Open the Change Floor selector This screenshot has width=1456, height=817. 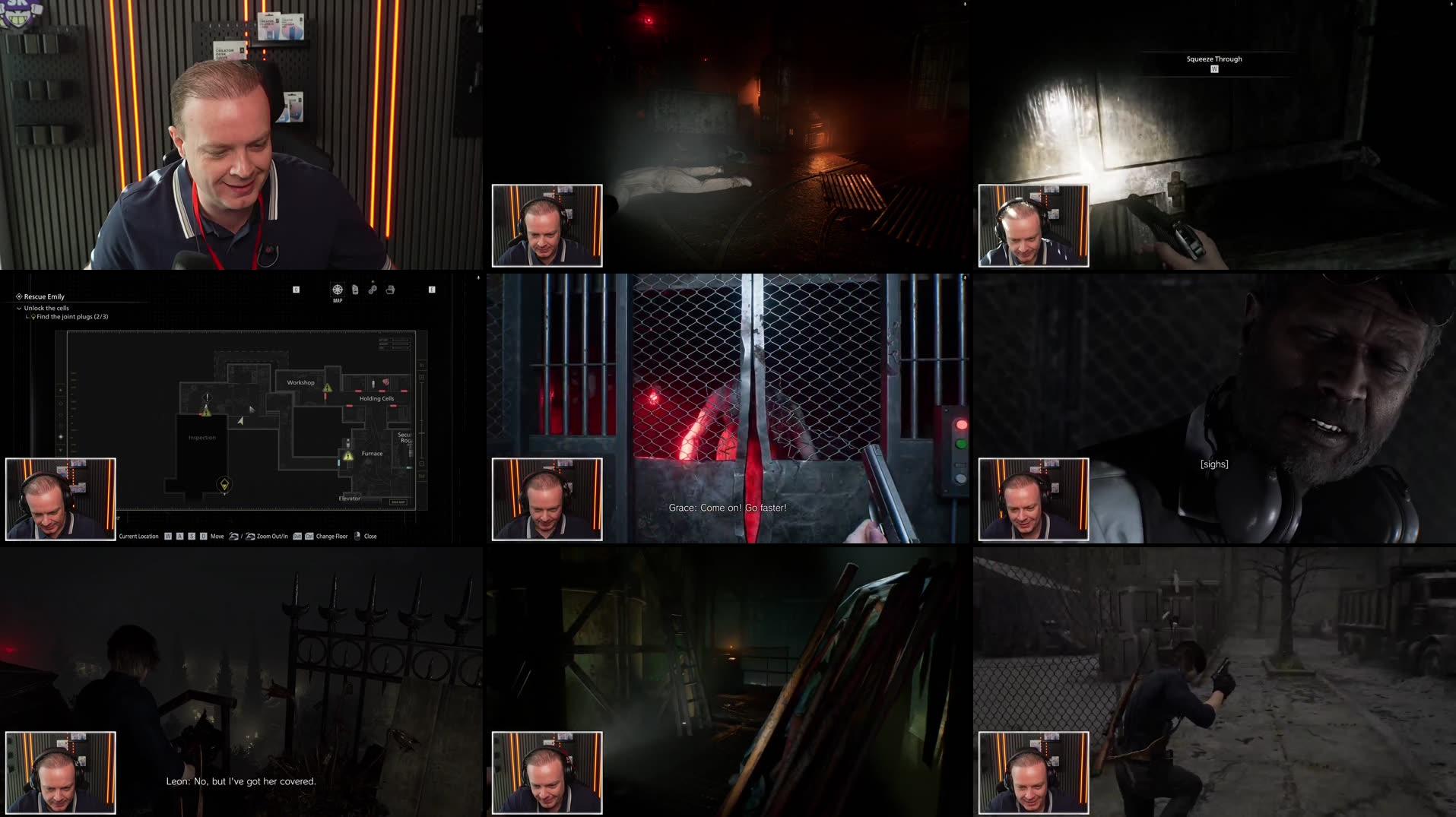pyautogui.click(x=332, y=536)
